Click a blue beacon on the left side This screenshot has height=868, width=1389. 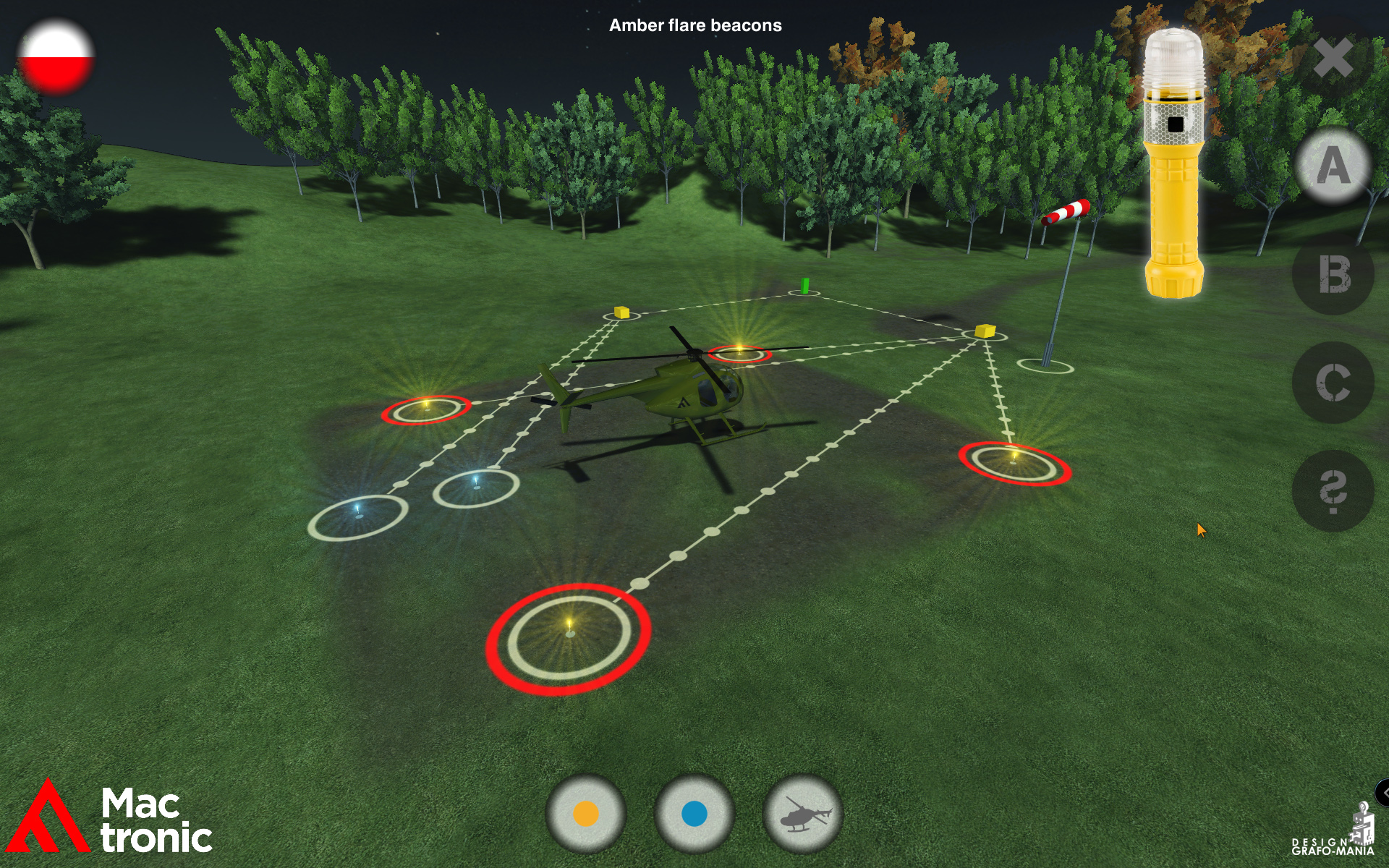click(x=360, y=510)
